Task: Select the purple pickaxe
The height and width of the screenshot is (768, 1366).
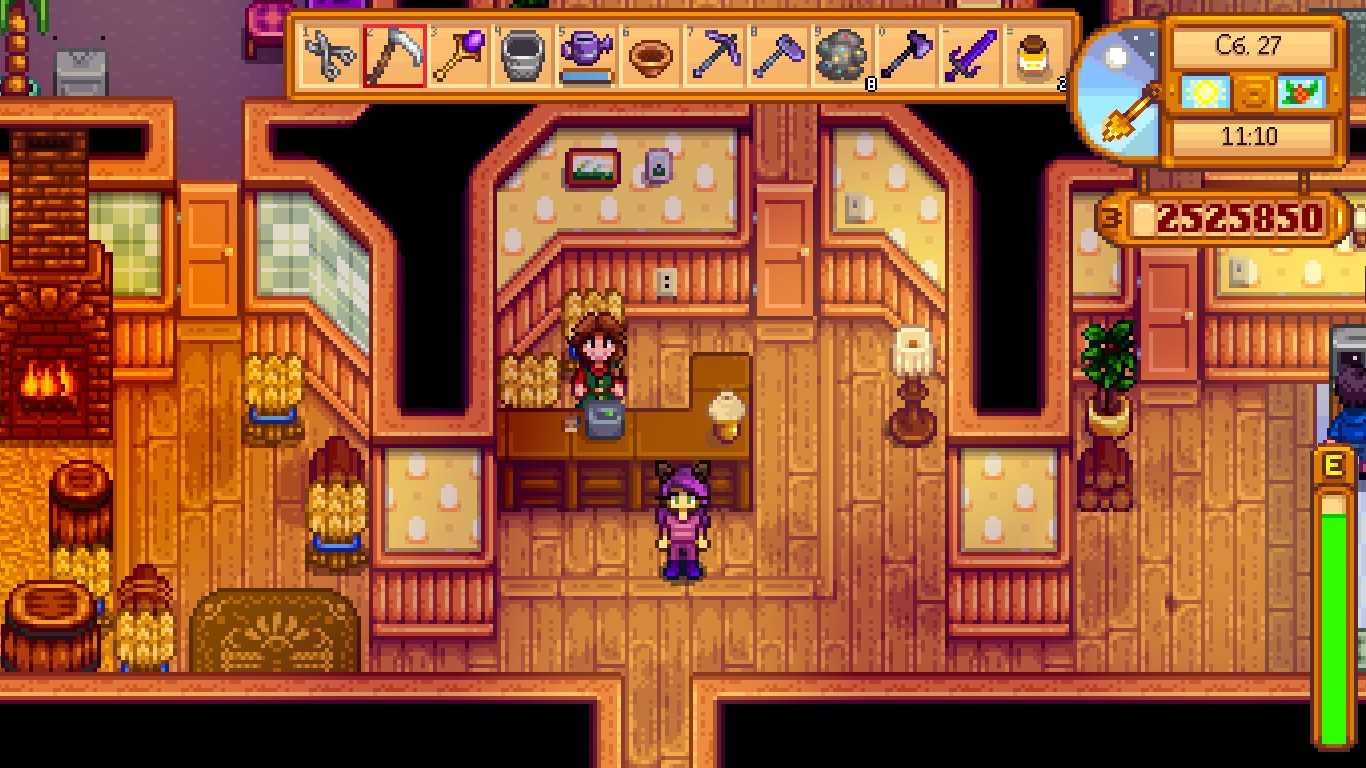Action: pos(714,56)
